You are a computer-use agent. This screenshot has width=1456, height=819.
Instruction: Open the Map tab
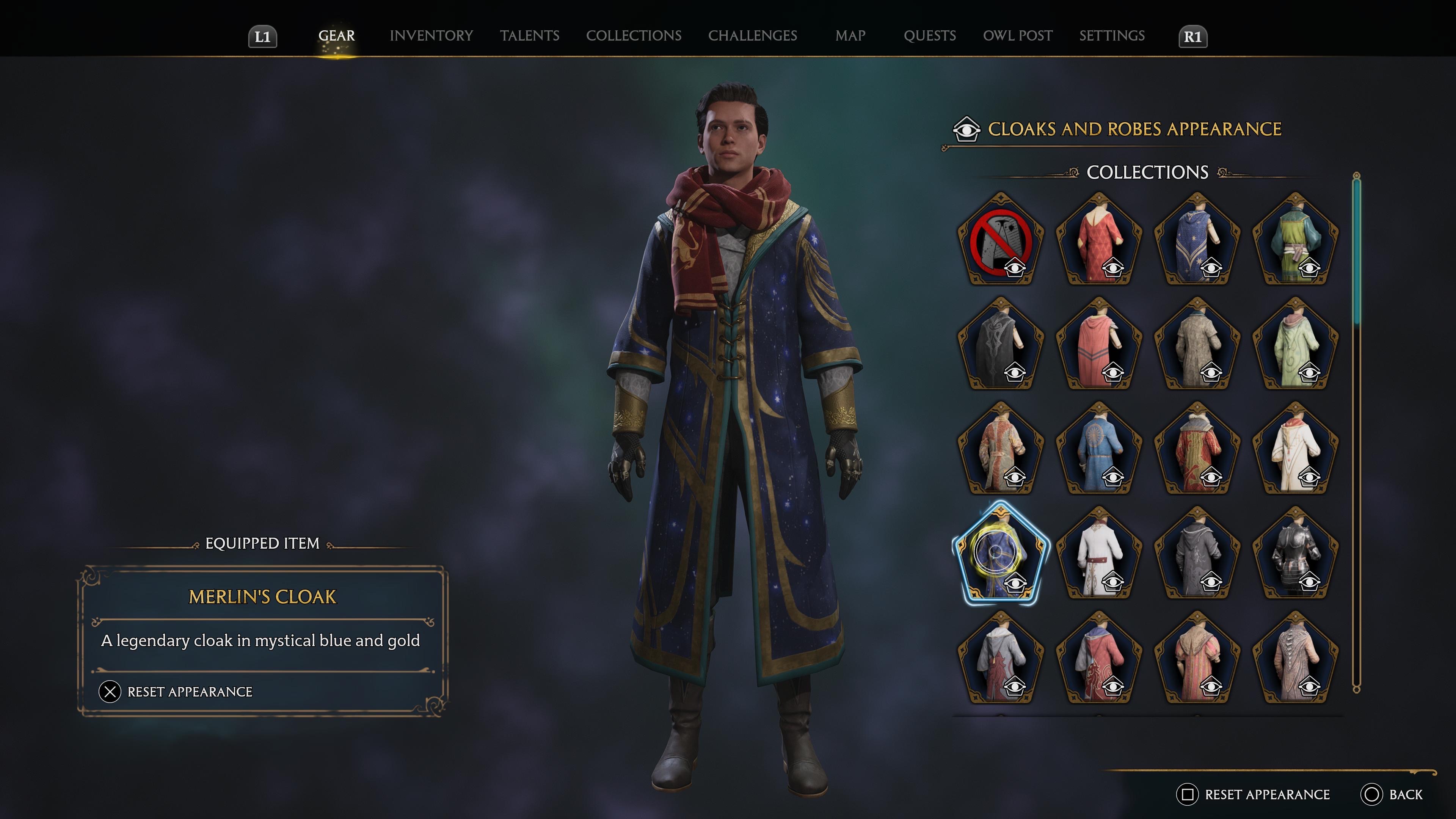coord(850,36)
